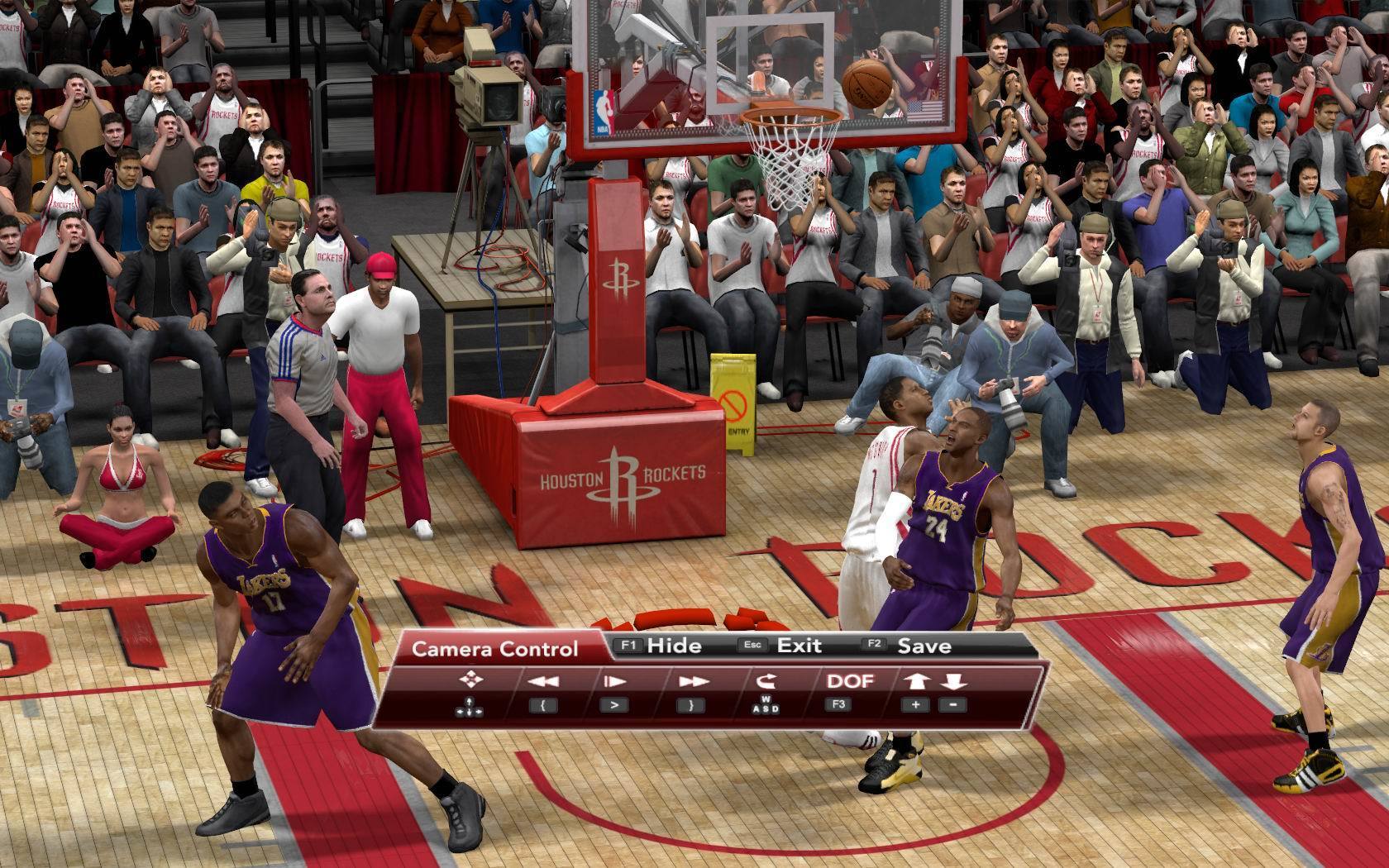Hide the Camera Control panel

(661, 646)
